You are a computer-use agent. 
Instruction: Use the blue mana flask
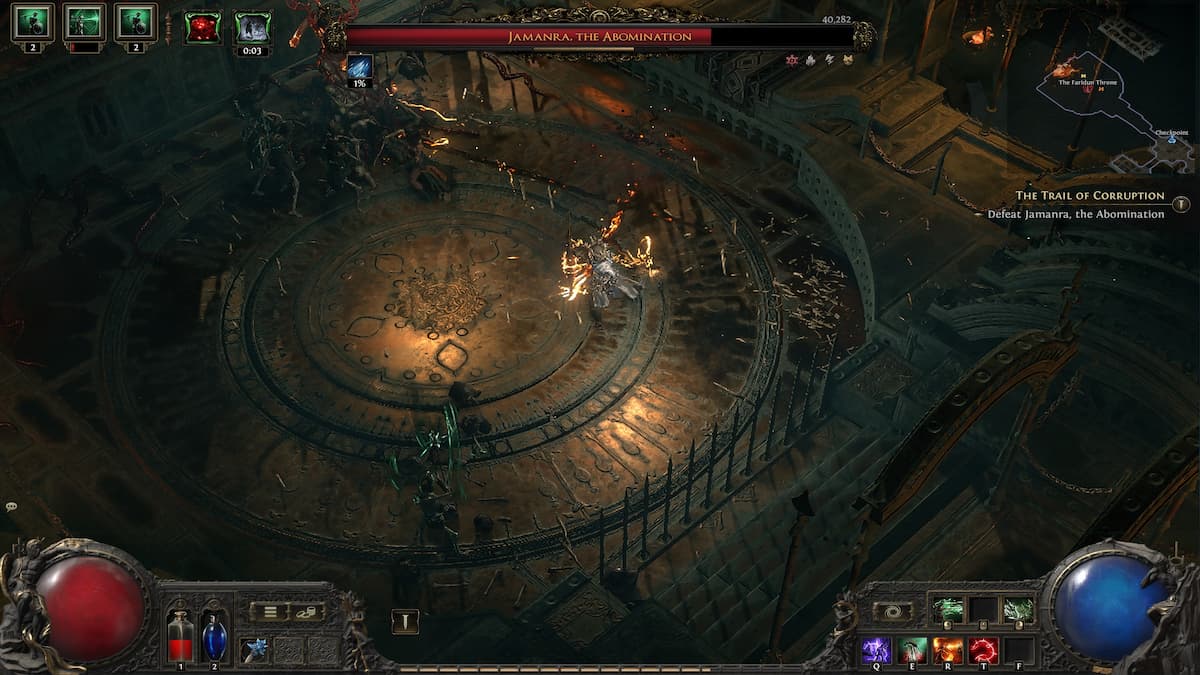[214, 636]
